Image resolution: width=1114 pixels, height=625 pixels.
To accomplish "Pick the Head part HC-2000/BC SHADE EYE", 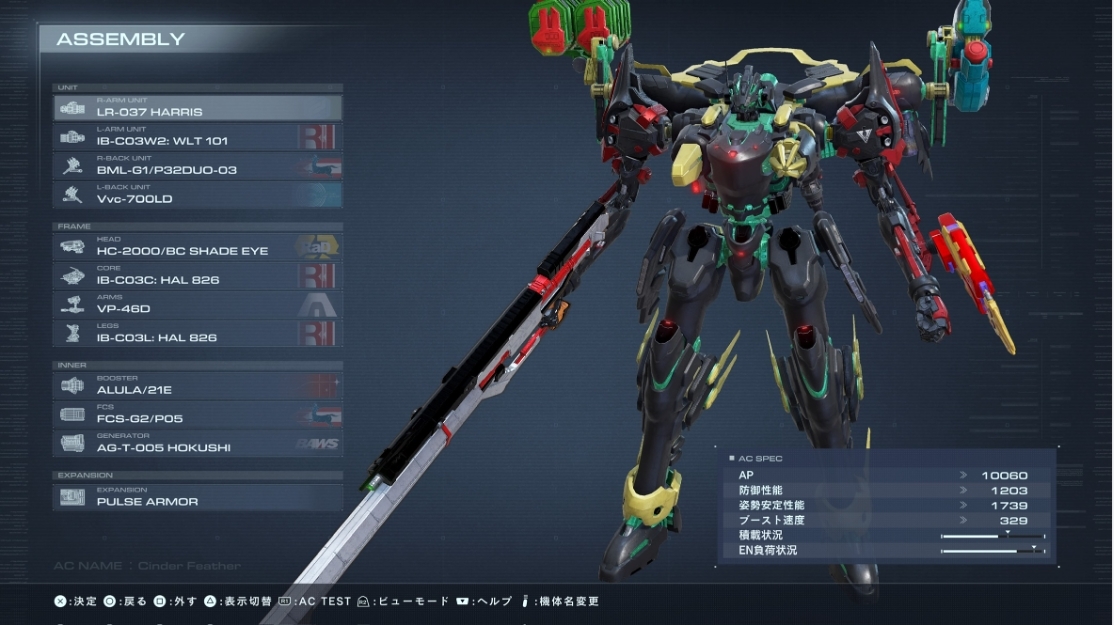I will [x=198, y=247].
